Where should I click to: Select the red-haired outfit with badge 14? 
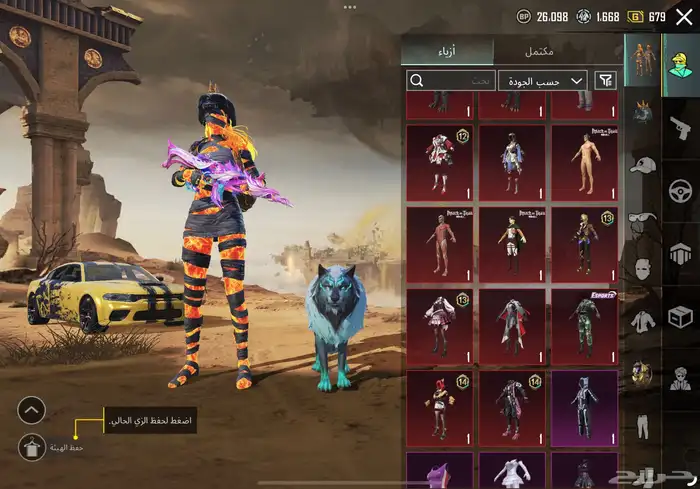[x=440, y=406]
